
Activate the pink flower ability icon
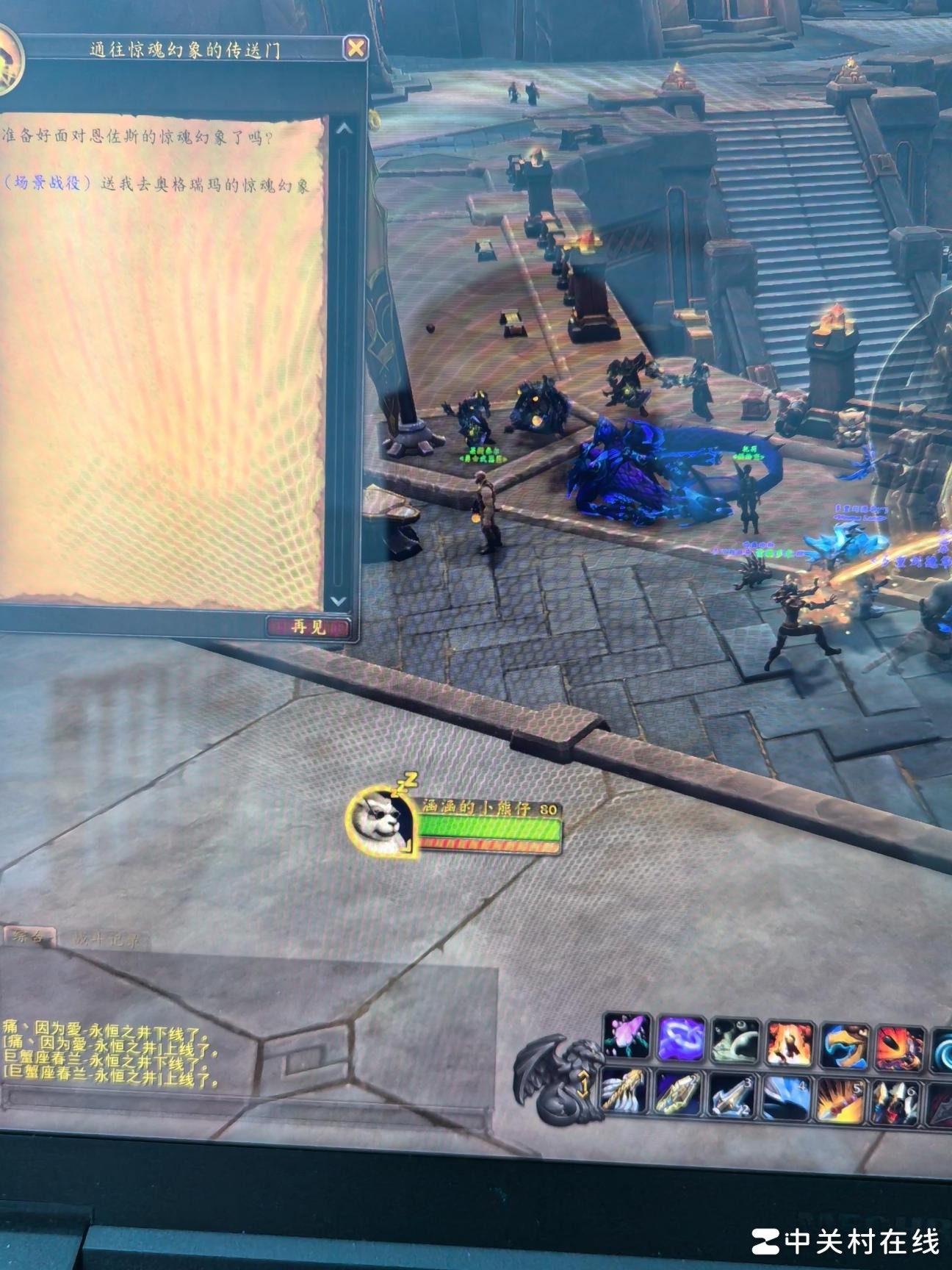[627, 1036]
